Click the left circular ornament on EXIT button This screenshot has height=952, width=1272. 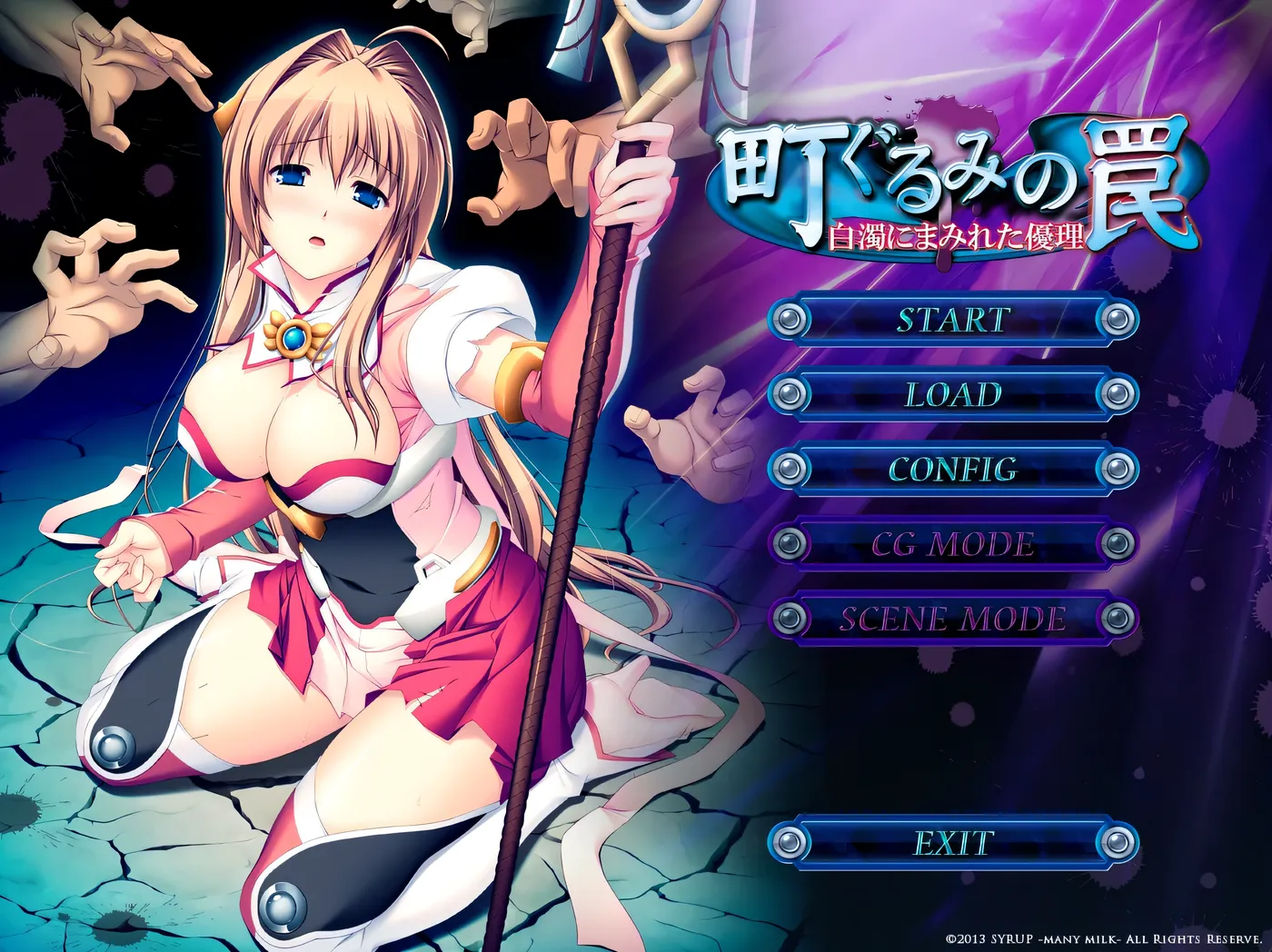coord(790,842)
